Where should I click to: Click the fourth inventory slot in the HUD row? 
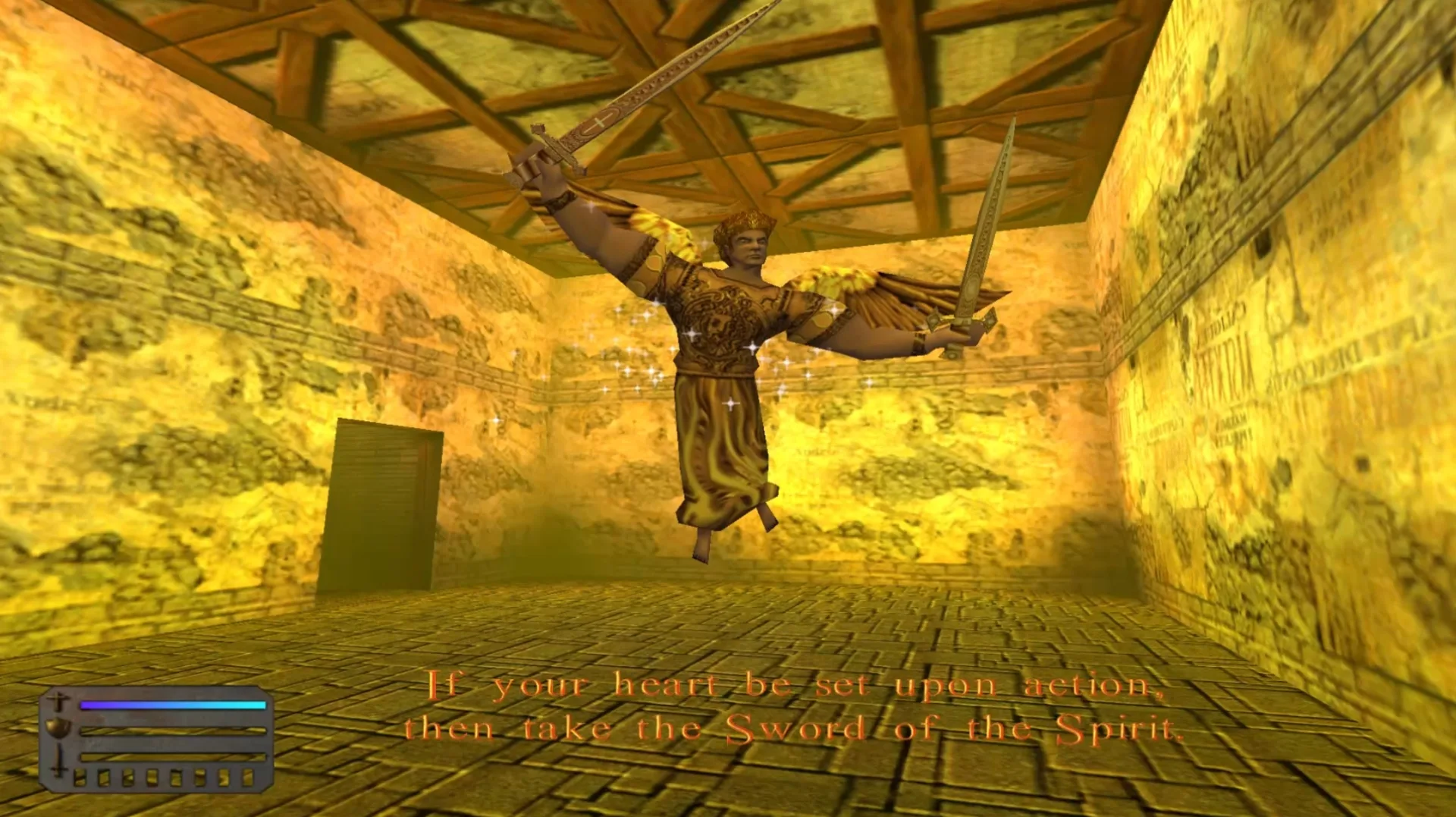(151, 779)
